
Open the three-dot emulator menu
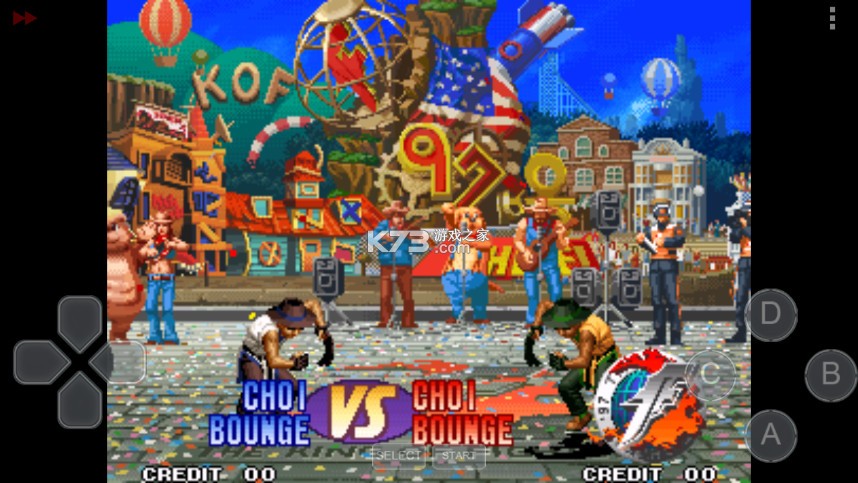click(x=832, y=18)
